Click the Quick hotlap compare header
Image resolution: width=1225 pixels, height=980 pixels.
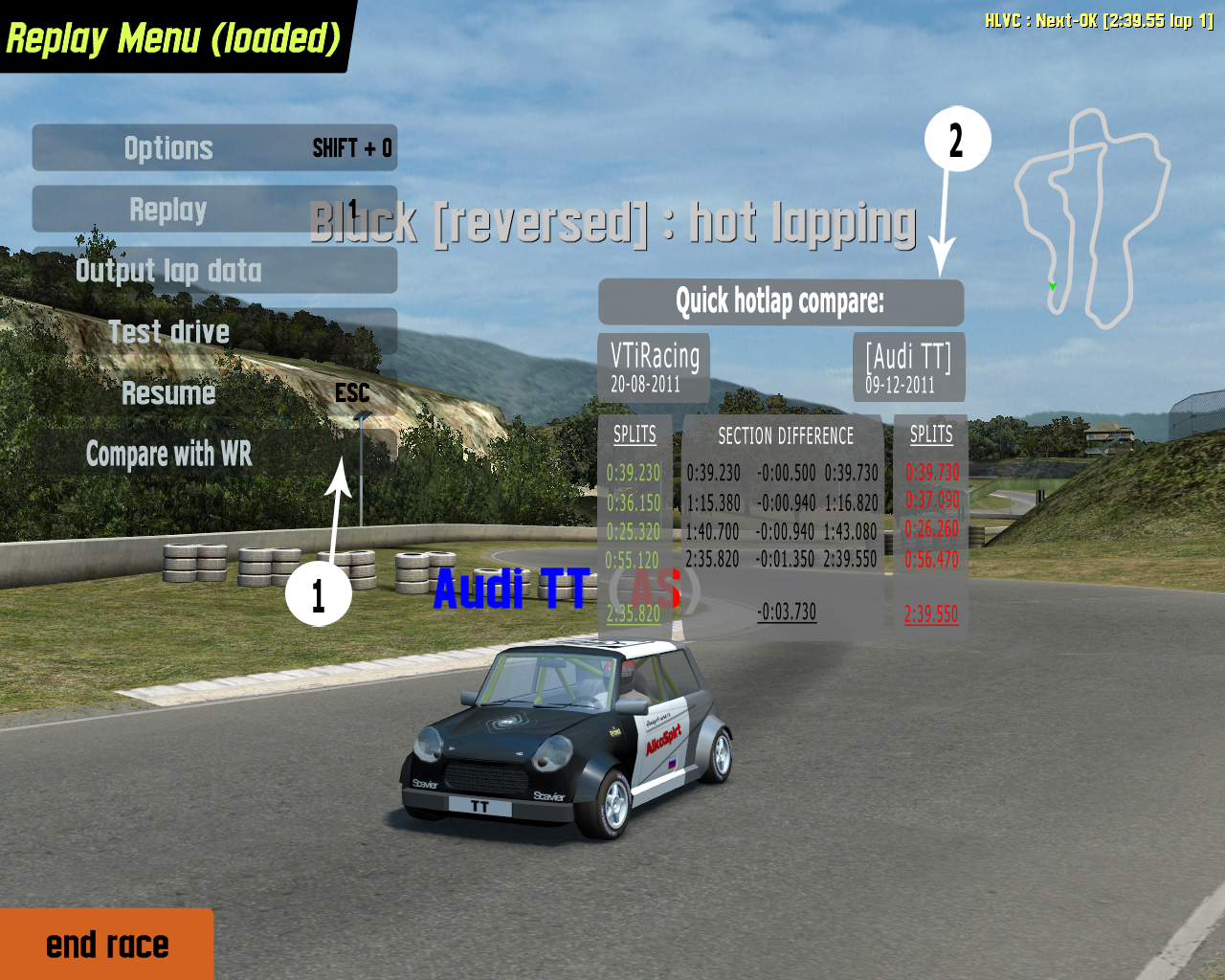(x=780, y=302)
